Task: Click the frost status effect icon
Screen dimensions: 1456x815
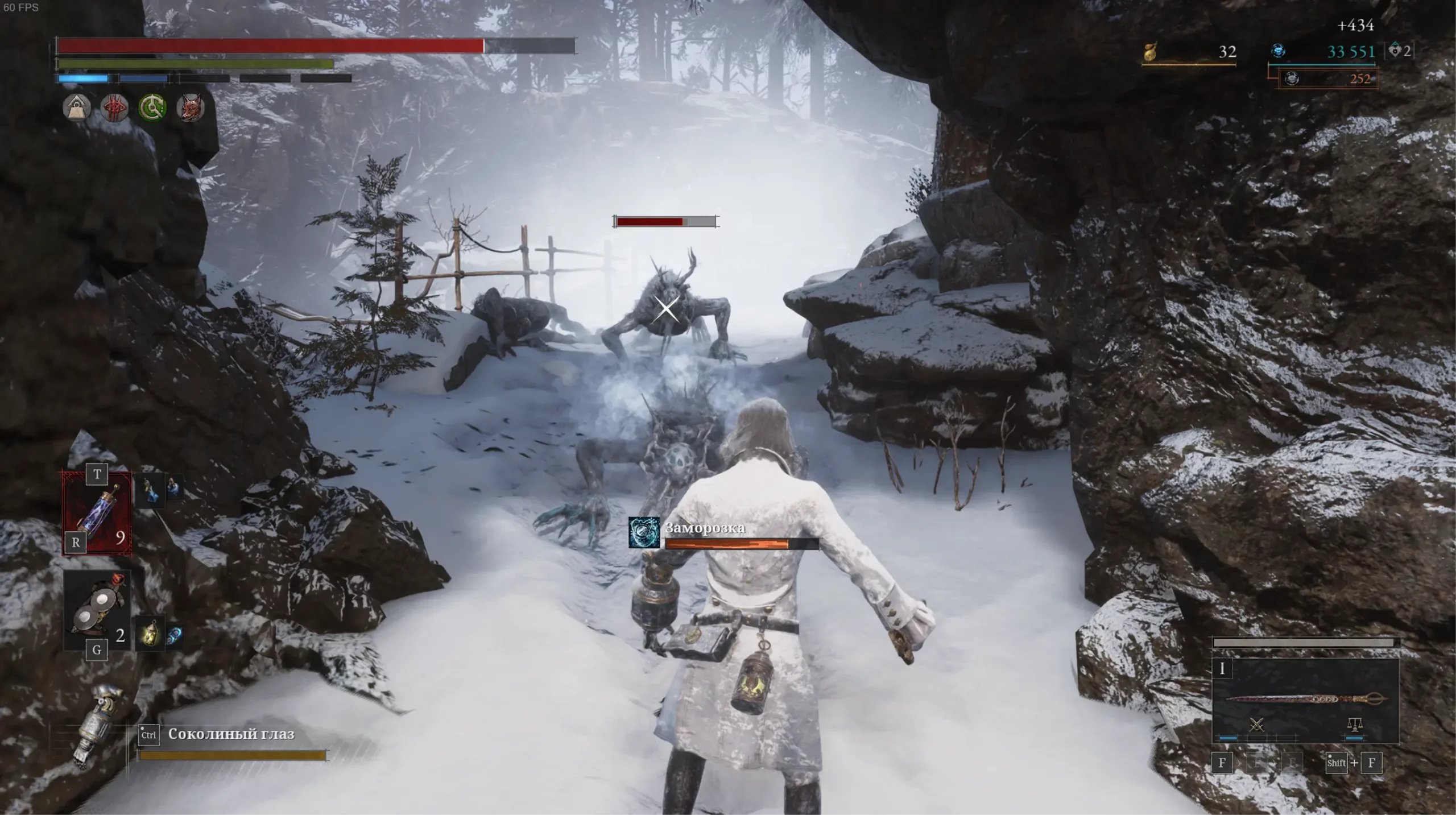Action: tap(644, 532)
